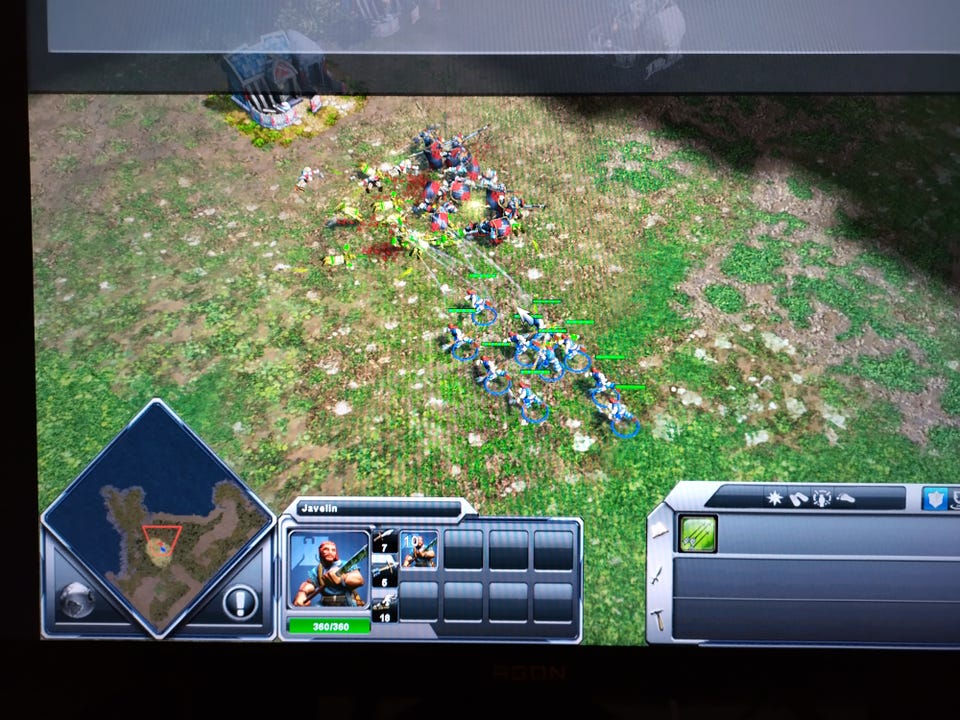The image size is (960, 720).
Task: Select the group of 10 Javelin units
Action: (x=419, y=550)
